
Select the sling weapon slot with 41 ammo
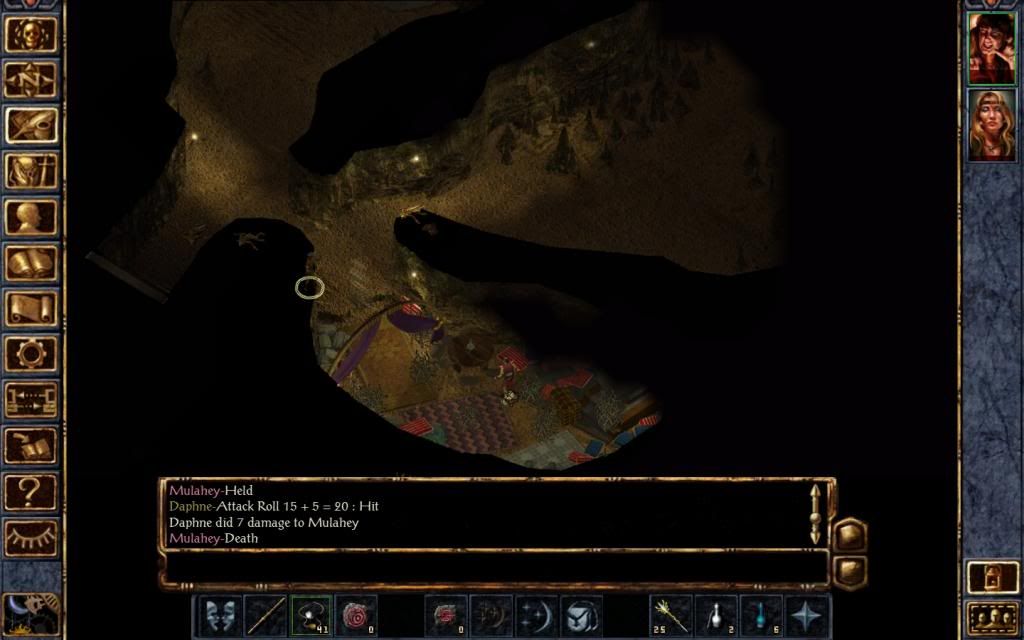310,616
